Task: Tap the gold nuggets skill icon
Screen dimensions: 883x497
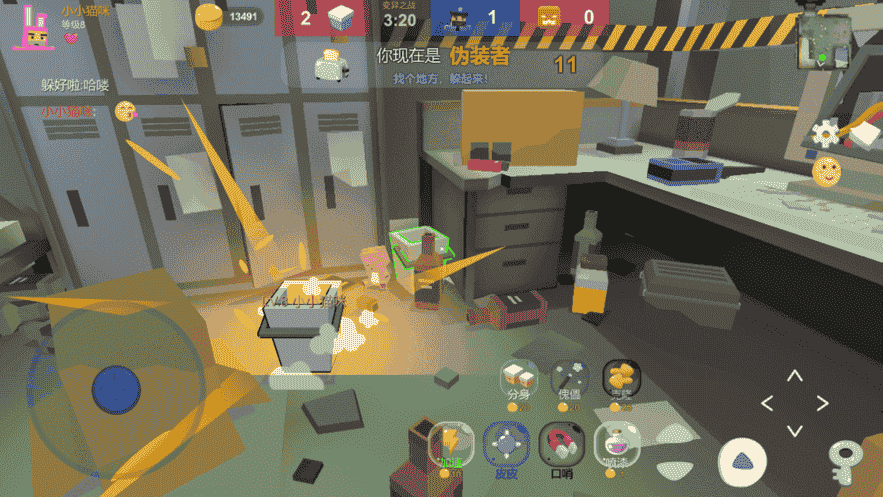Action: coord(621,378)
